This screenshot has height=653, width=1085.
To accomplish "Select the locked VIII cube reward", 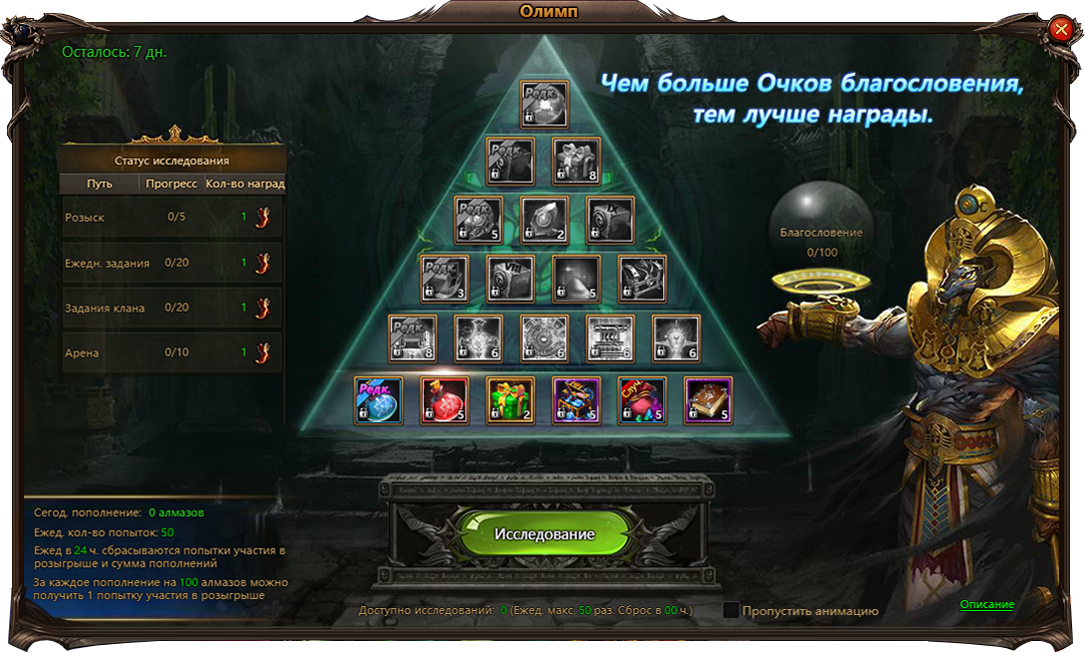I will 511,279.
